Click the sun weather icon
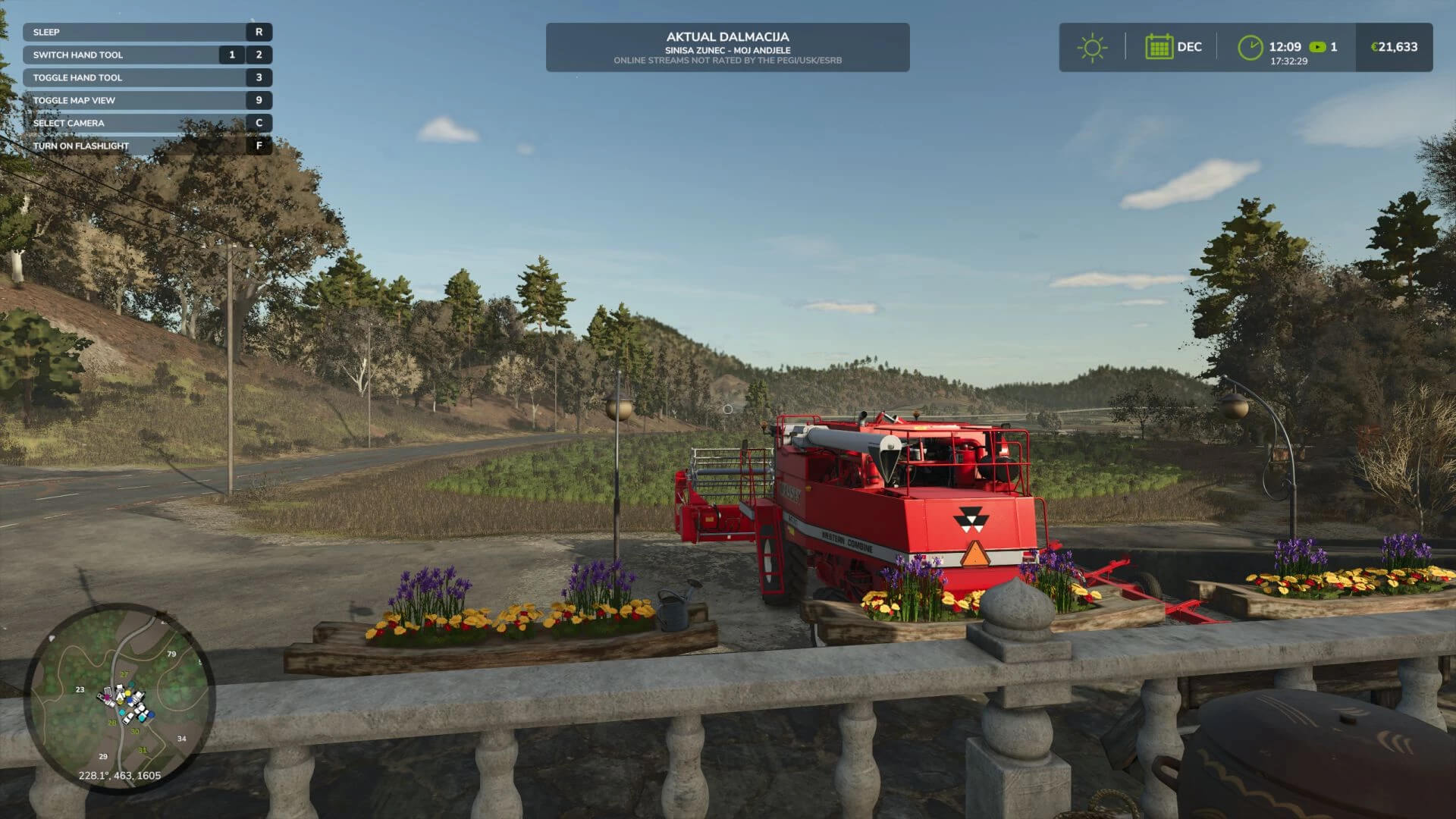Screen dimensions: 1456x819 [x=1092, y=47]
